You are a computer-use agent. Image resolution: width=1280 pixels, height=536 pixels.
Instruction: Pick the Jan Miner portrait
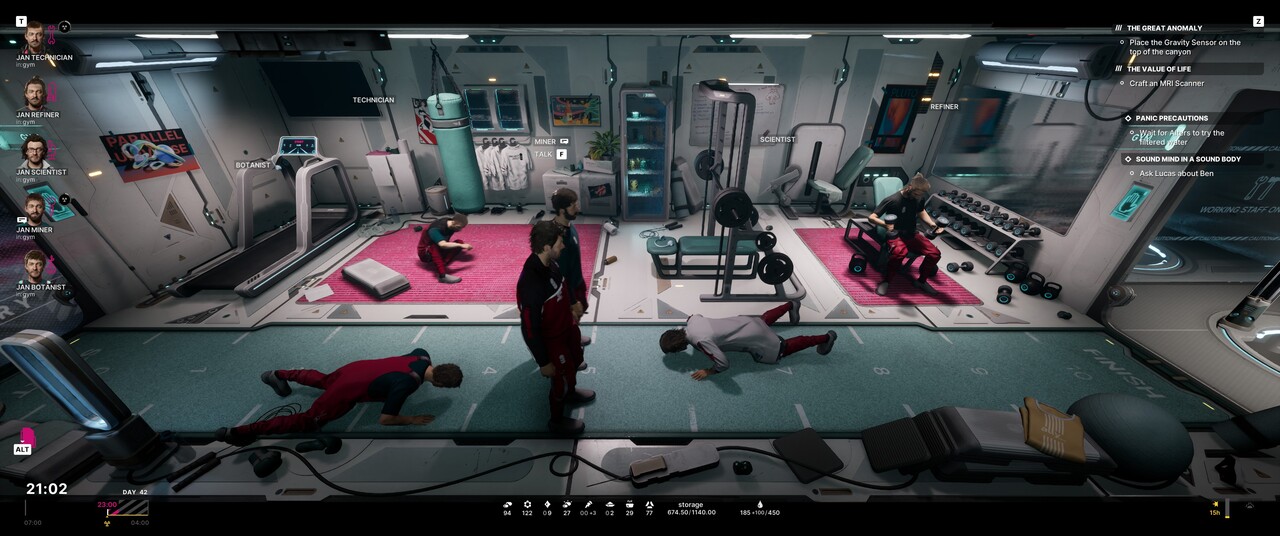click(35, 210)
